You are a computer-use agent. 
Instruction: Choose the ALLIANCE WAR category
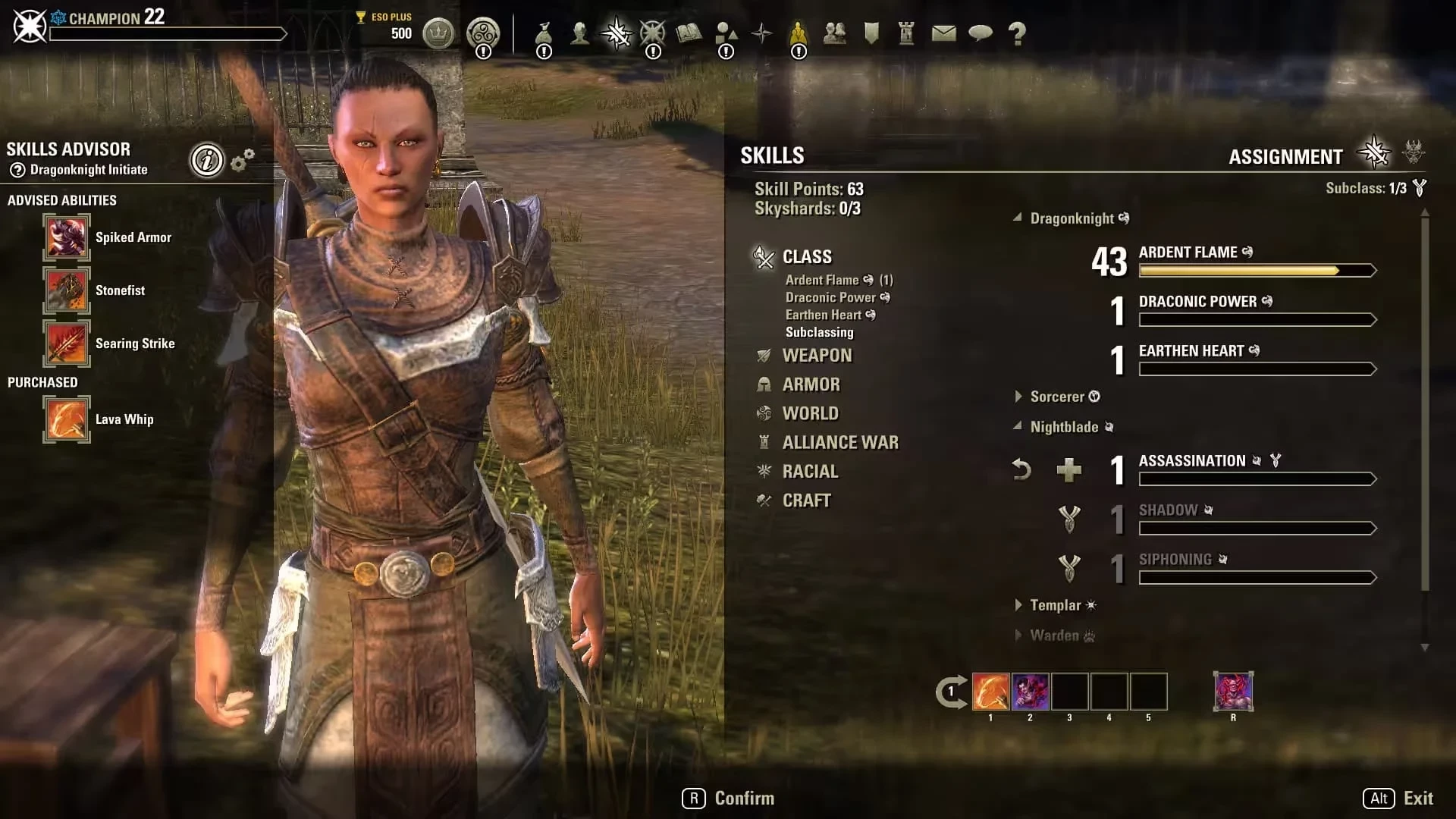839,442
